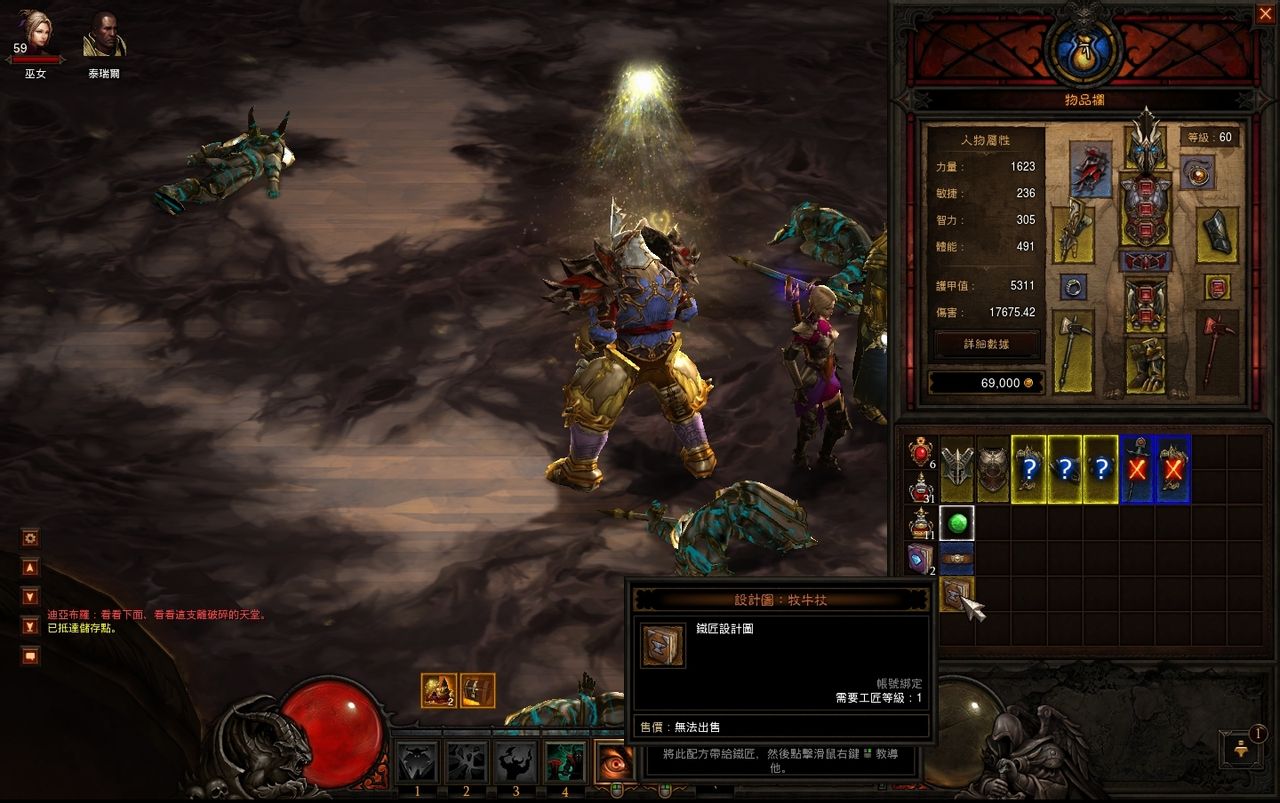Choose the green gem in the inventory
The width and height of the screenshot is (1280, 803).
957,523
